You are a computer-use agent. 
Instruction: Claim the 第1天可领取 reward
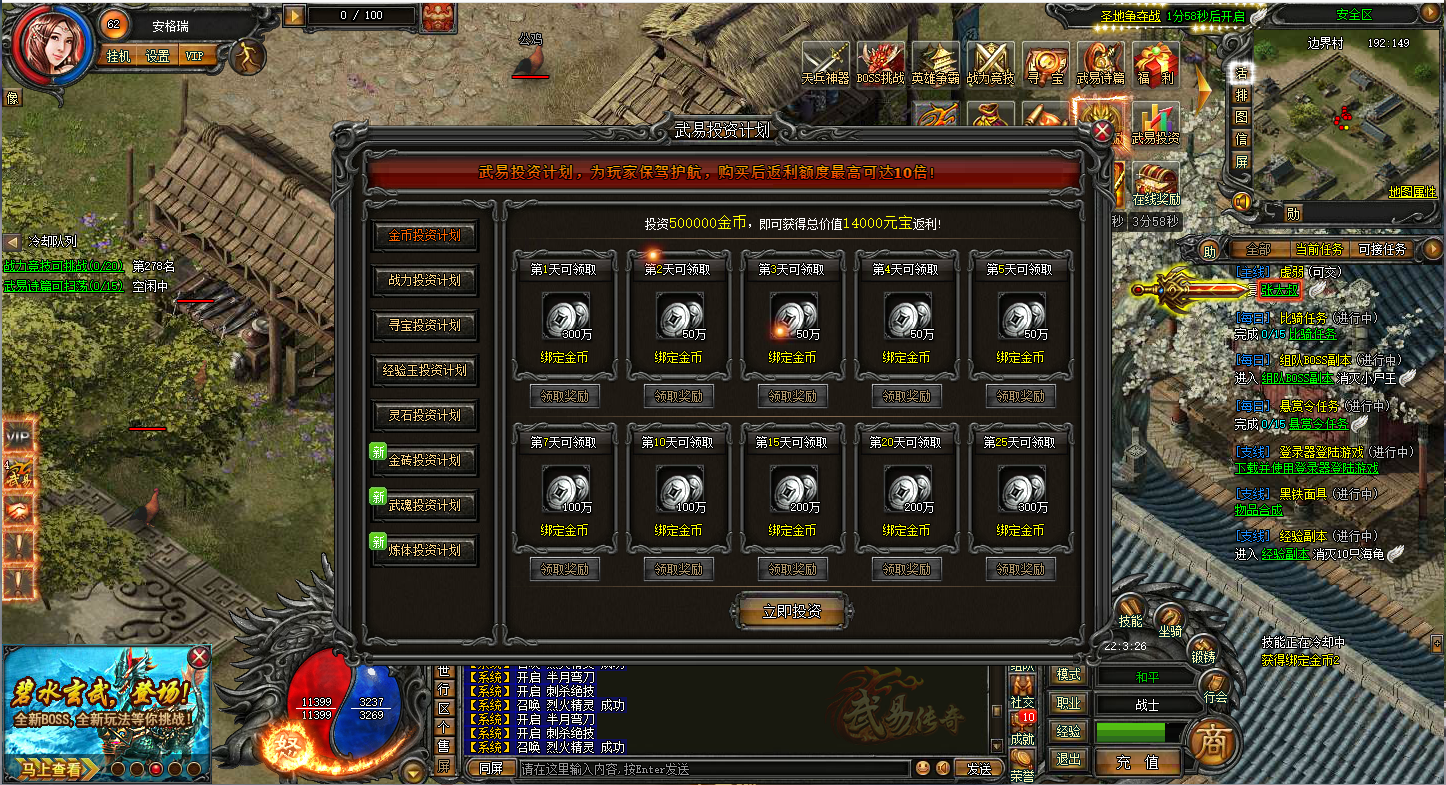[x=564, y=396]
